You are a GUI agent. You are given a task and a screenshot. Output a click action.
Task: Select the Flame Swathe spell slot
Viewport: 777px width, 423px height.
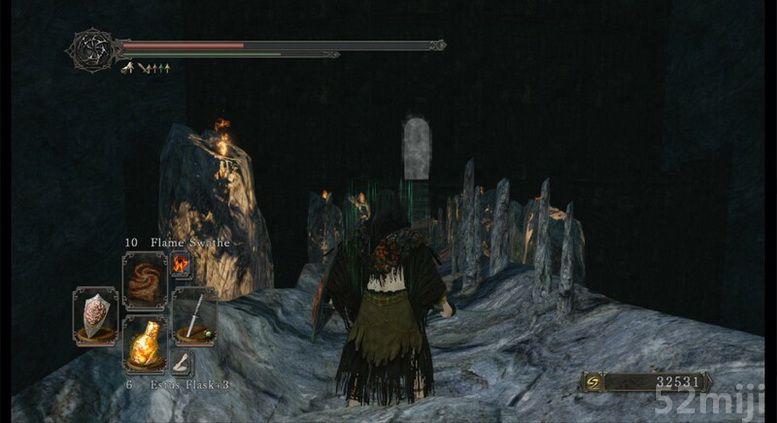143,281
